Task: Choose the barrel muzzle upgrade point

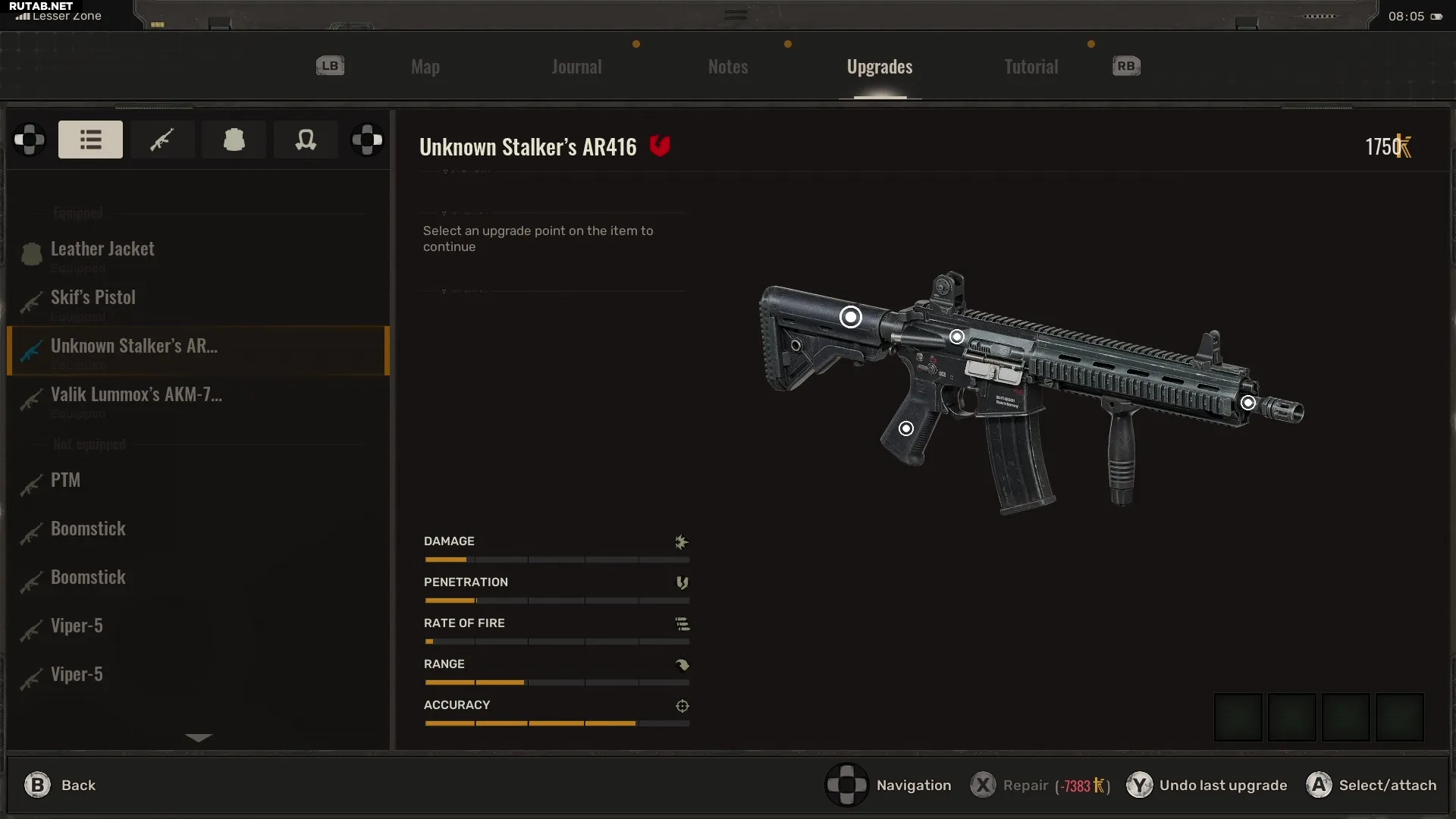Action: 1248,403
